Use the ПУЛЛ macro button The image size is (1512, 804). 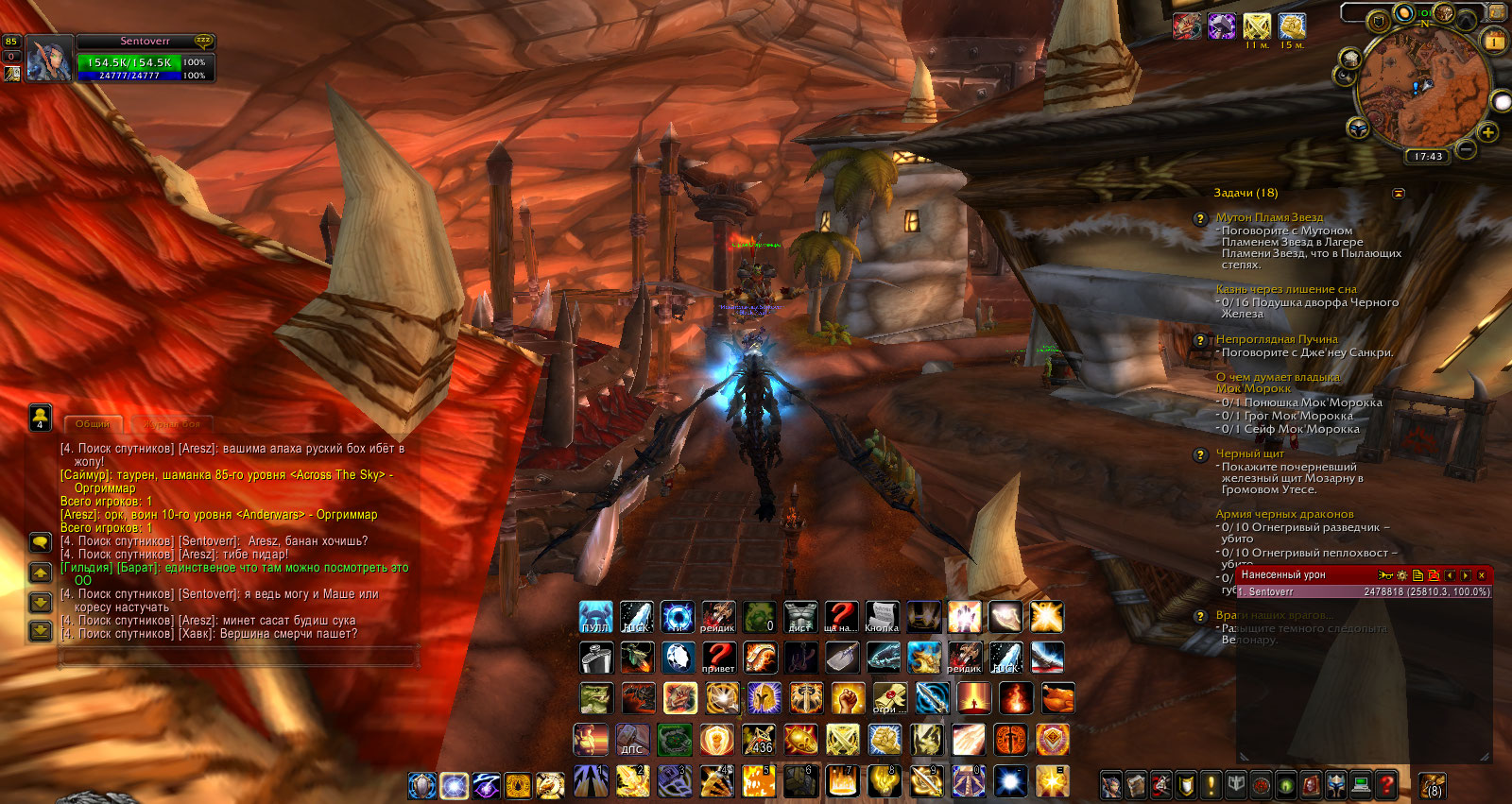(x=595, y=617)
